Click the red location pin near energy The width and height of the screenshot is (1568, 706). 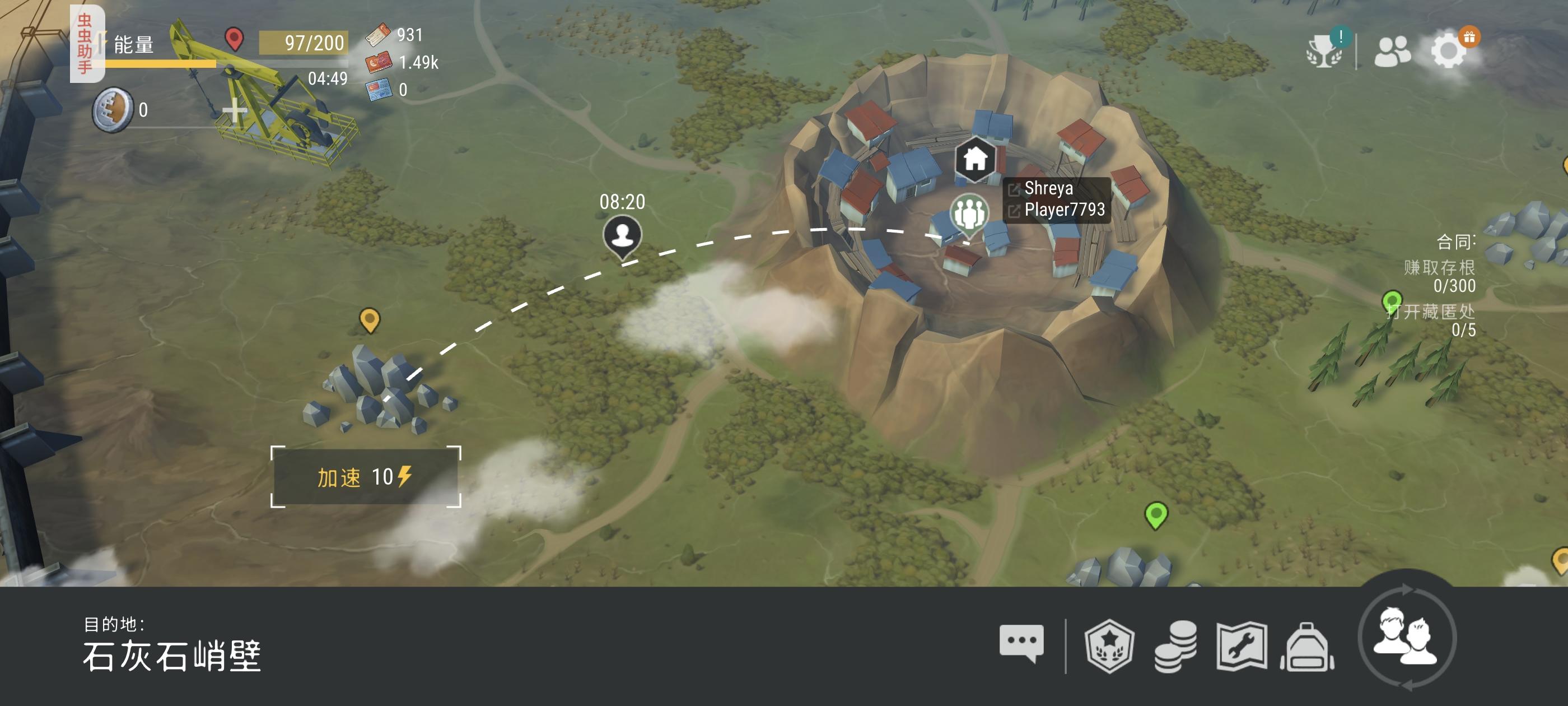click(x=234, y=38)
